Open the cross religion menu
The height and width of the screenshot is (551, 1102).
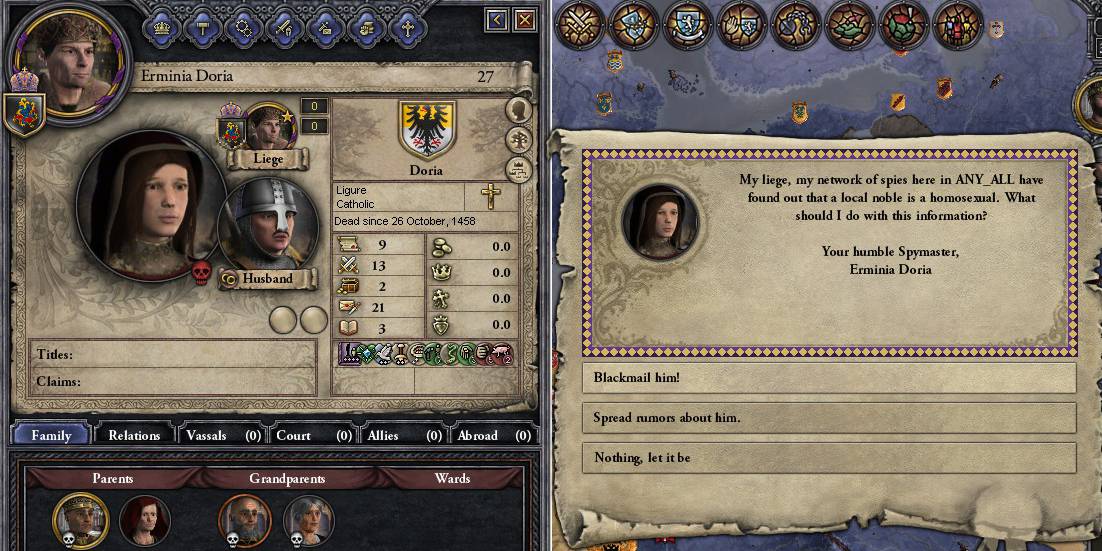point(407,26)
